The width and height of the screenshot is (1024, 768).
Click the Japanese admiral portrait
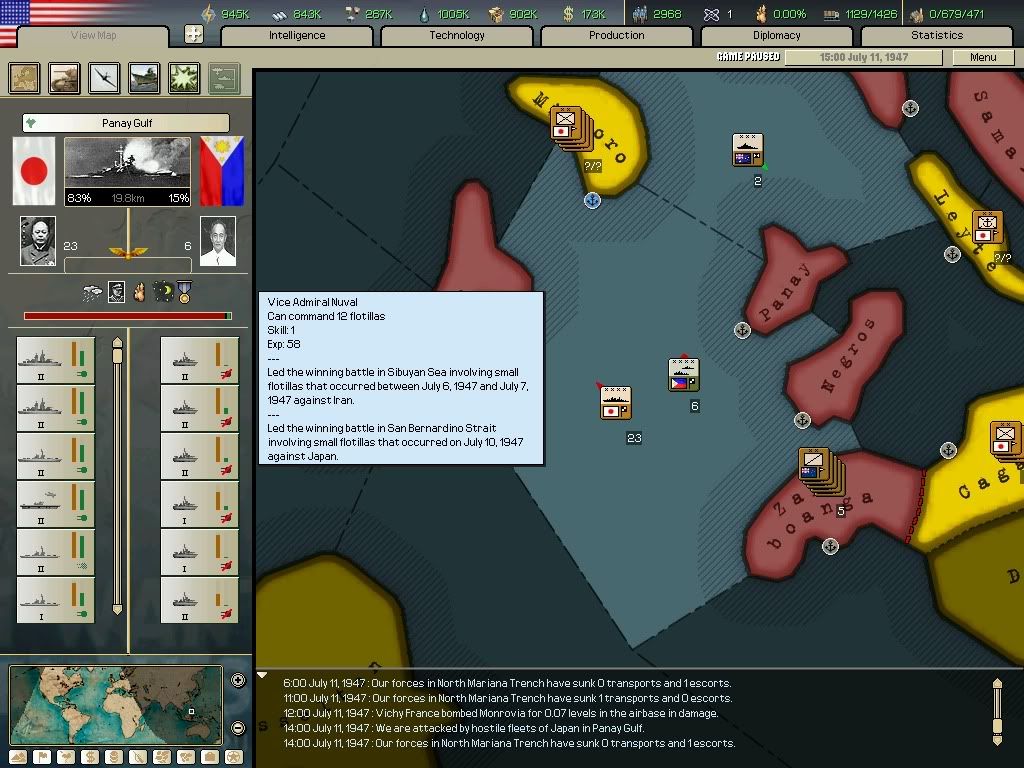click(38, 241)
